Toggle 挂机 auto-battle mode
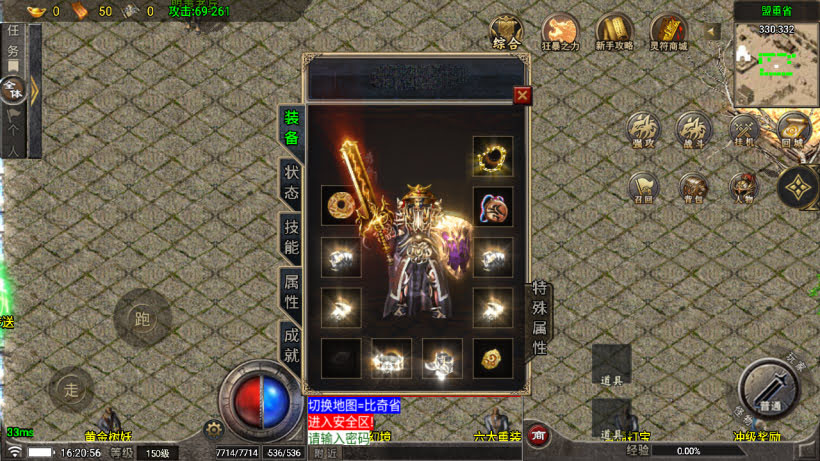Screen dimensions: 820x461 point(744,130)
